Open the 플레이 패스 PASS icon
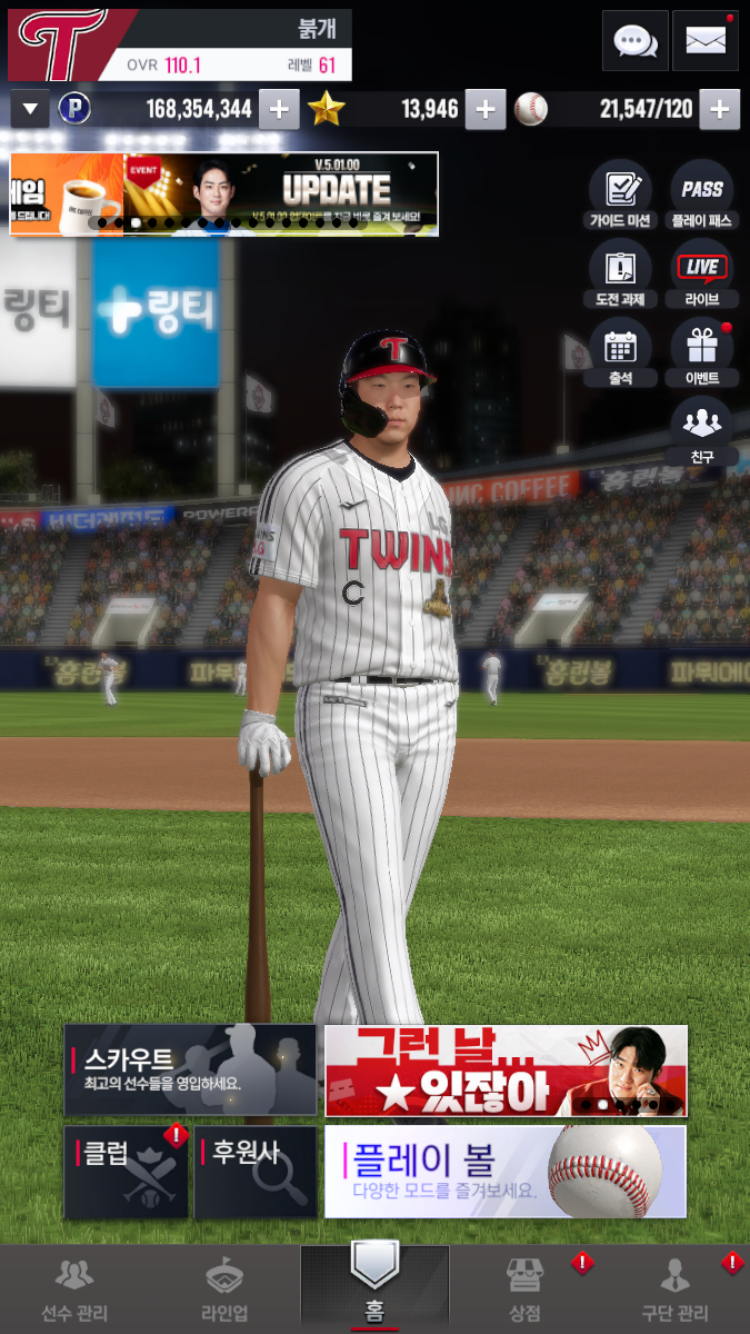The image size is (750, 1334). tap(702, 195)
